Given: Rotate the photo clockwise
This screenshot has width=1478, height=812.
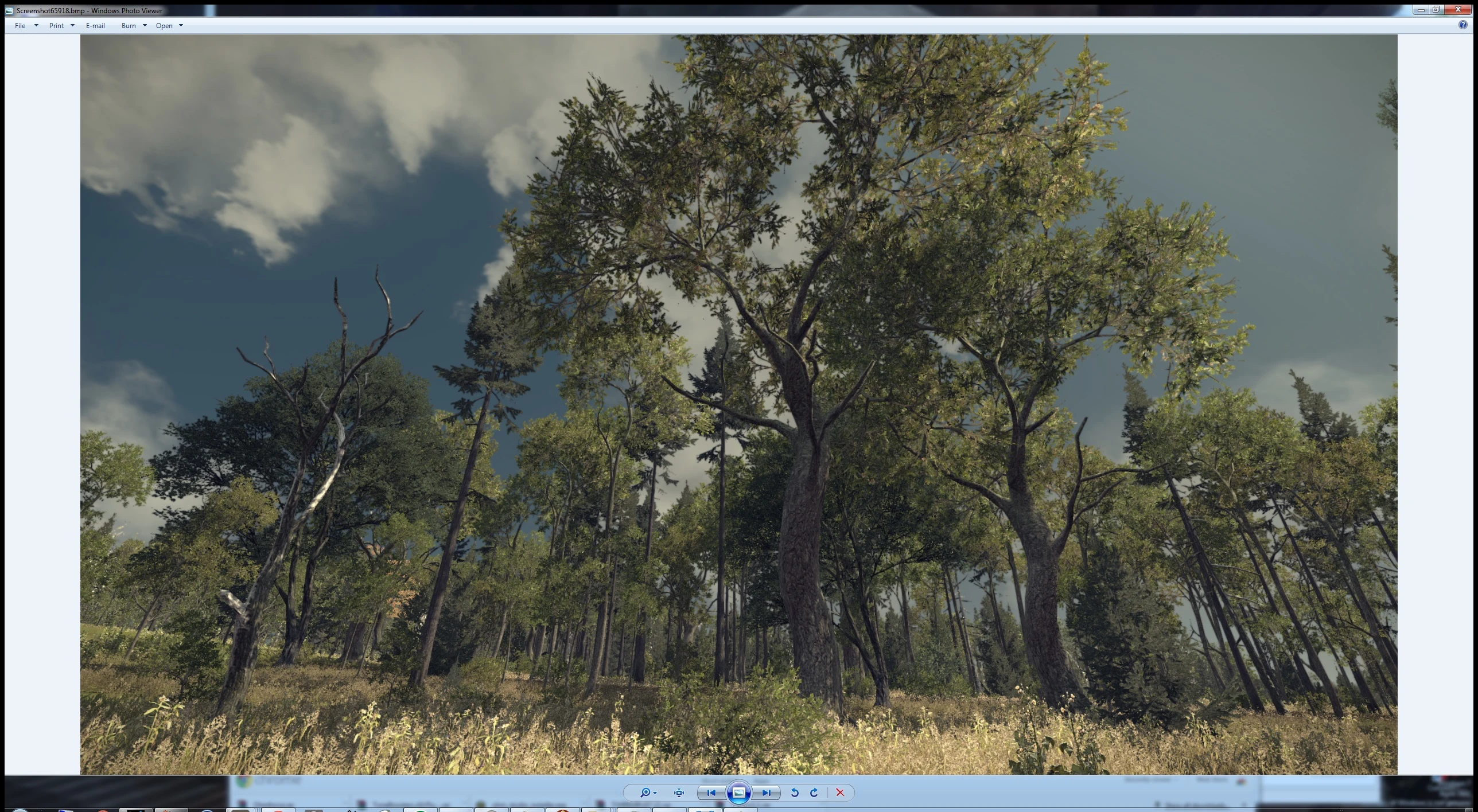Looking at the screenshot, I should (814, 793).
